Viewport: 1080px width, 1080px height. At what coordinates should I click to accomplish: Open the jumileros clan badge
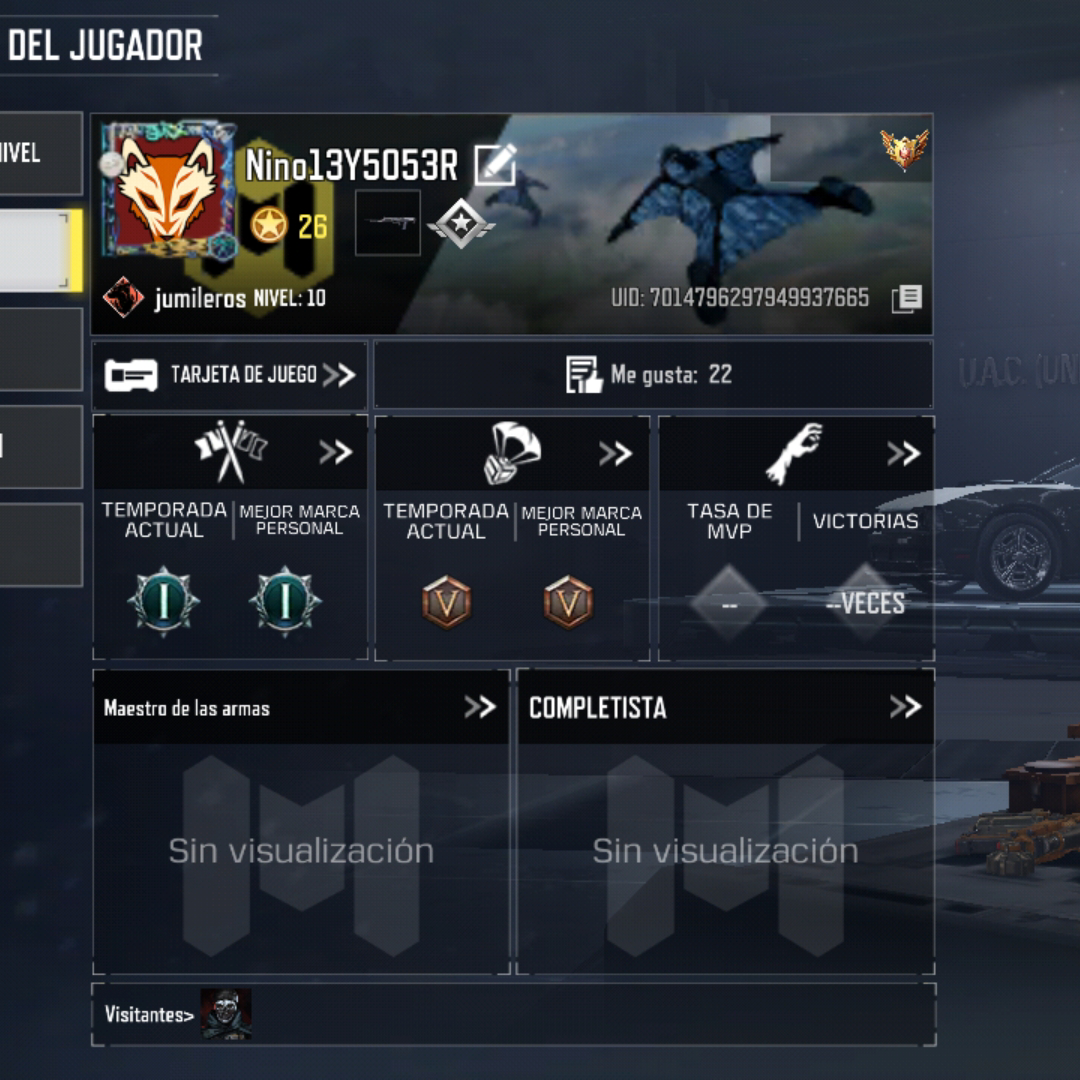point(123,297)
